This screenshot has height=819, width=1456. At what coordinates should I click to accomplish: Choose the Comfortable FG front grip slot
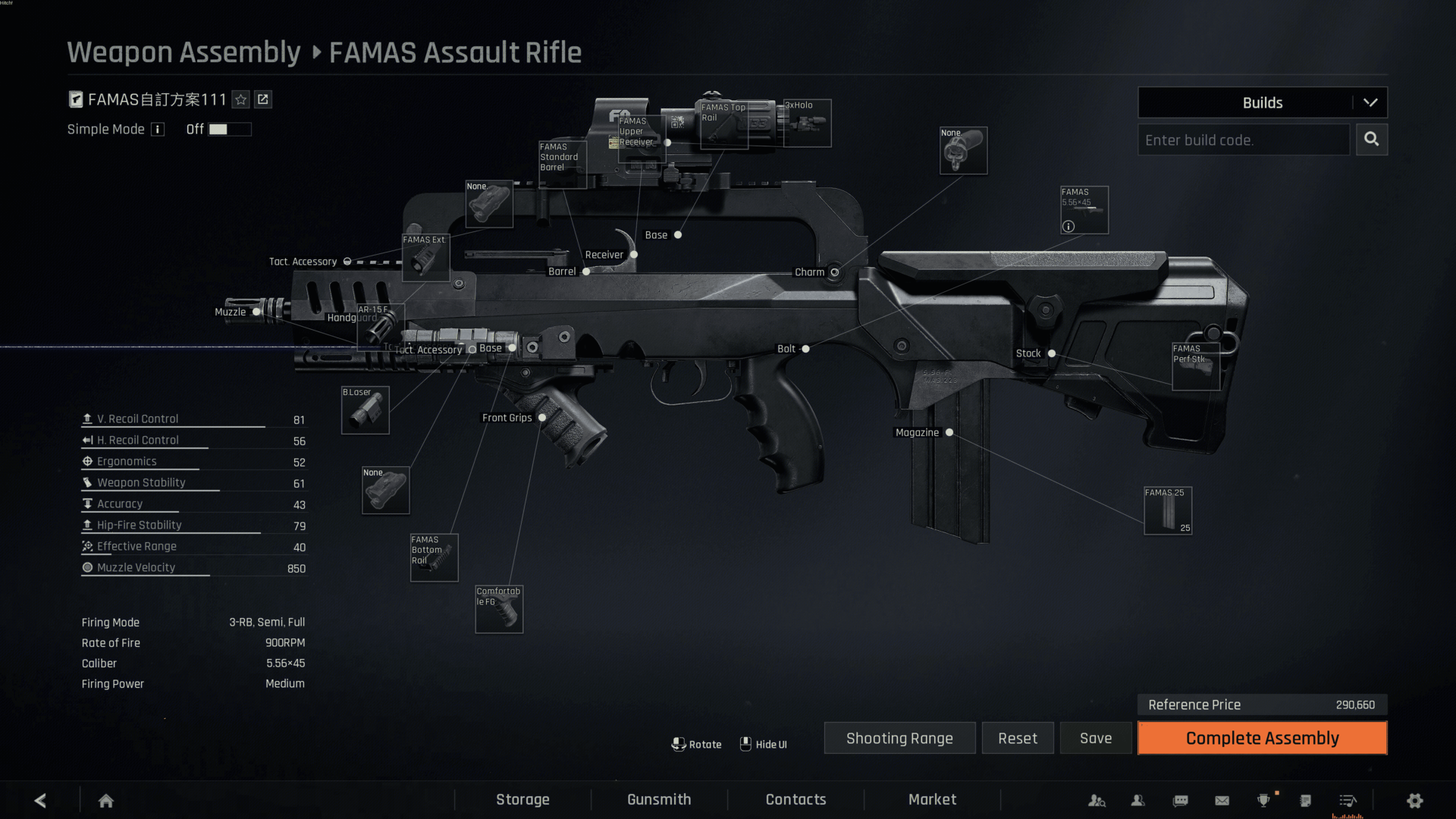point(499,609)
